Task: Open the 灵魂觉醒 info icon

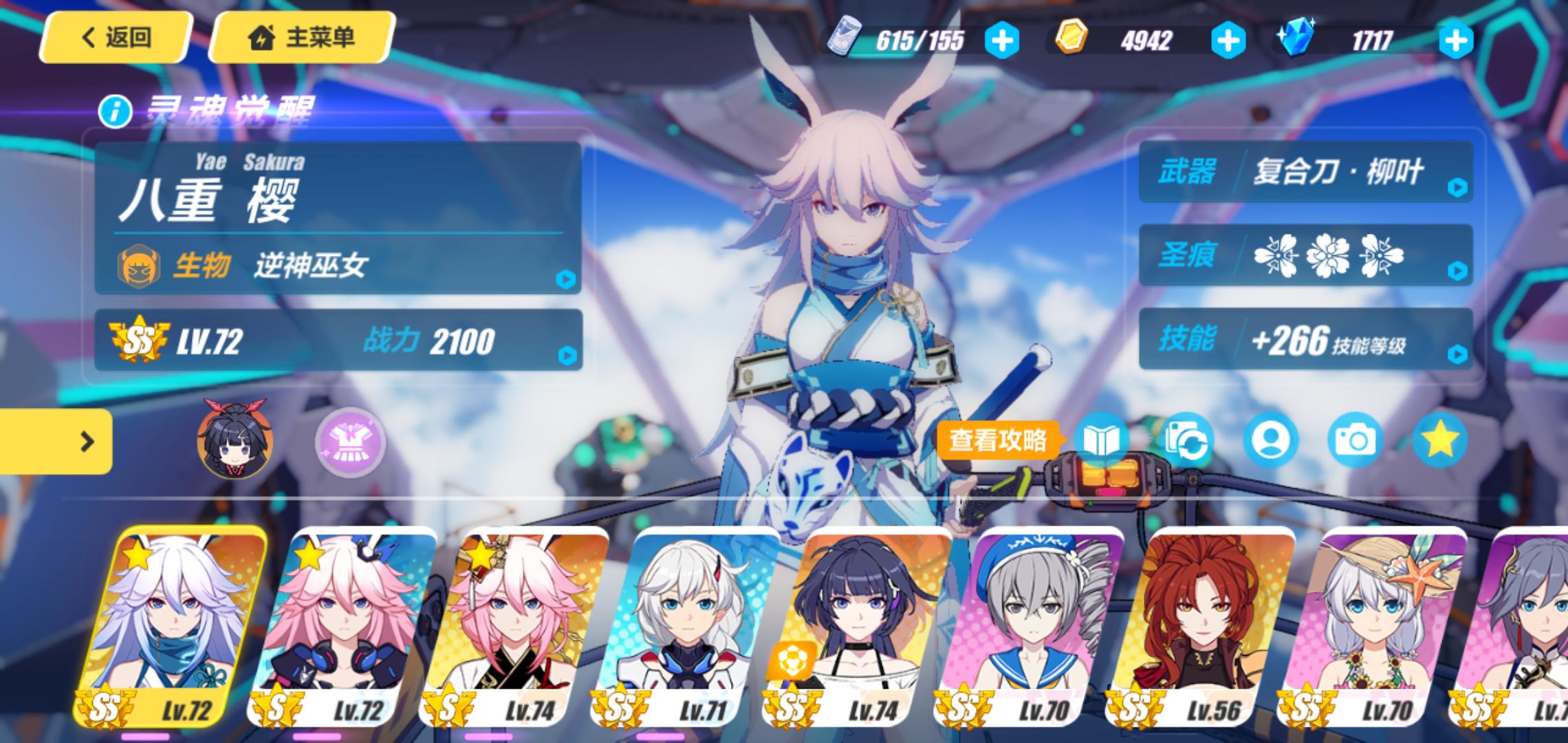Action: coord(115,111)
